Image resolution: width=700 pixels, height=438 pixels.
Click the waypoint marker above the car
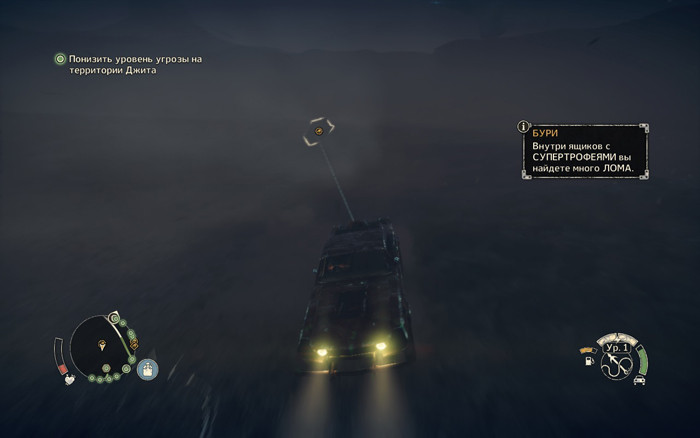(318, 131)
